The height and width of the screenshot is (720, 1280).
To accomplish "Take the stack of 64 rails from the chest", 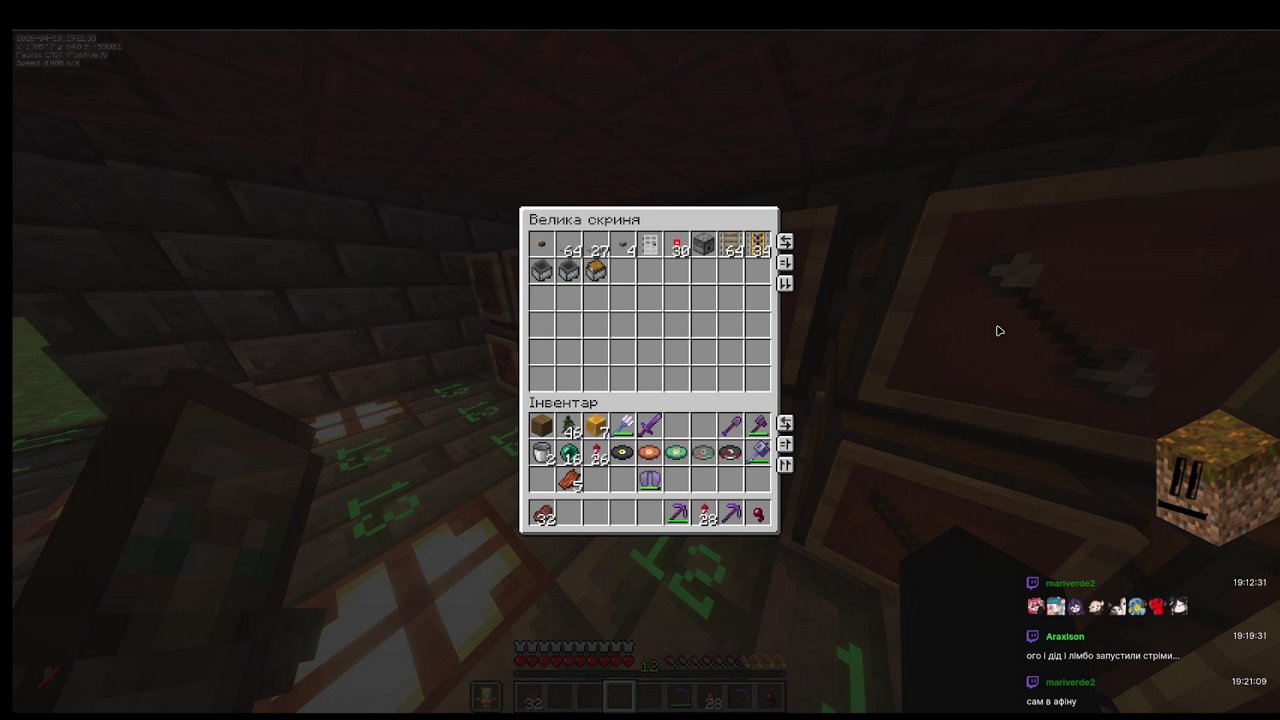I will [730, 245].
